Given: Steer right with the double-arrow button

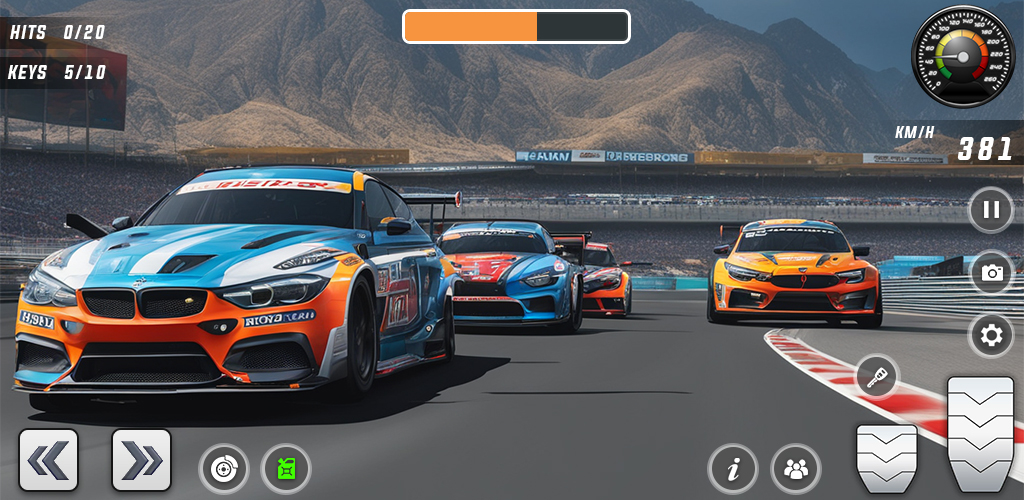Looking at the screenshot, I should tap(141, 460).
